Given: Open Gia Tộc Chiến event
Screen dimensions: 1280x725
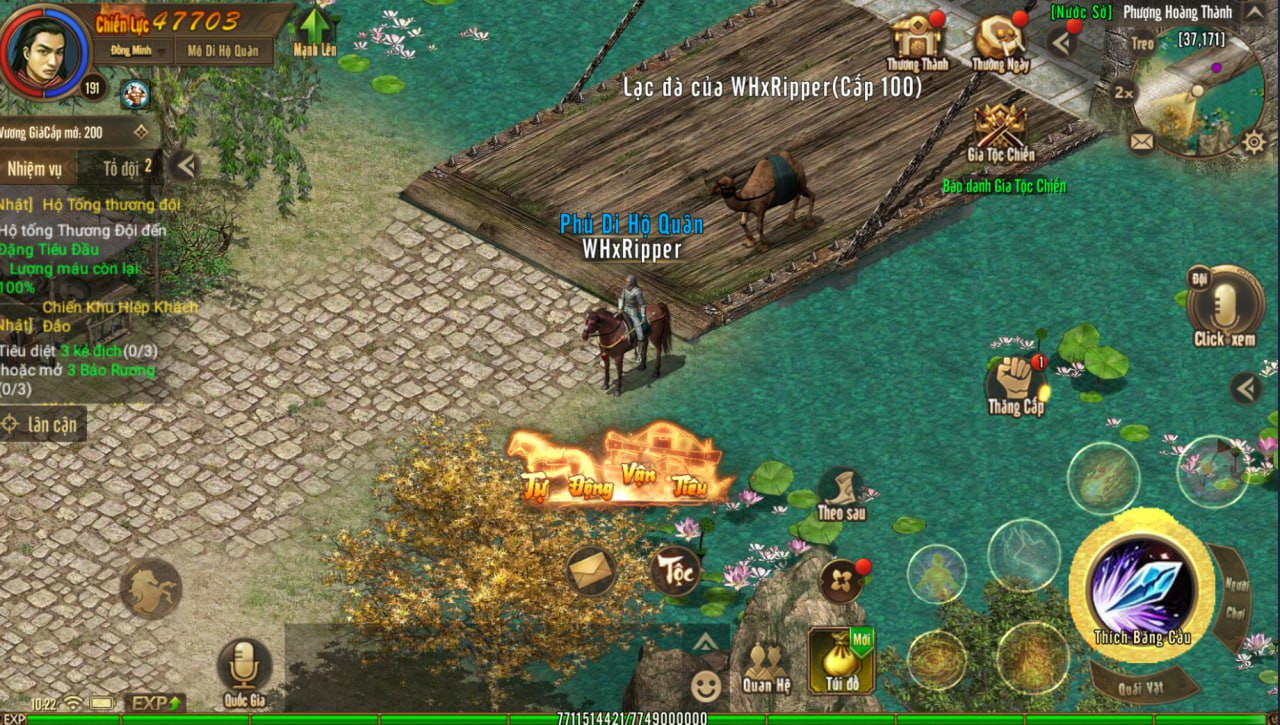Looking at the screenshot, I should coord(1001,130).
